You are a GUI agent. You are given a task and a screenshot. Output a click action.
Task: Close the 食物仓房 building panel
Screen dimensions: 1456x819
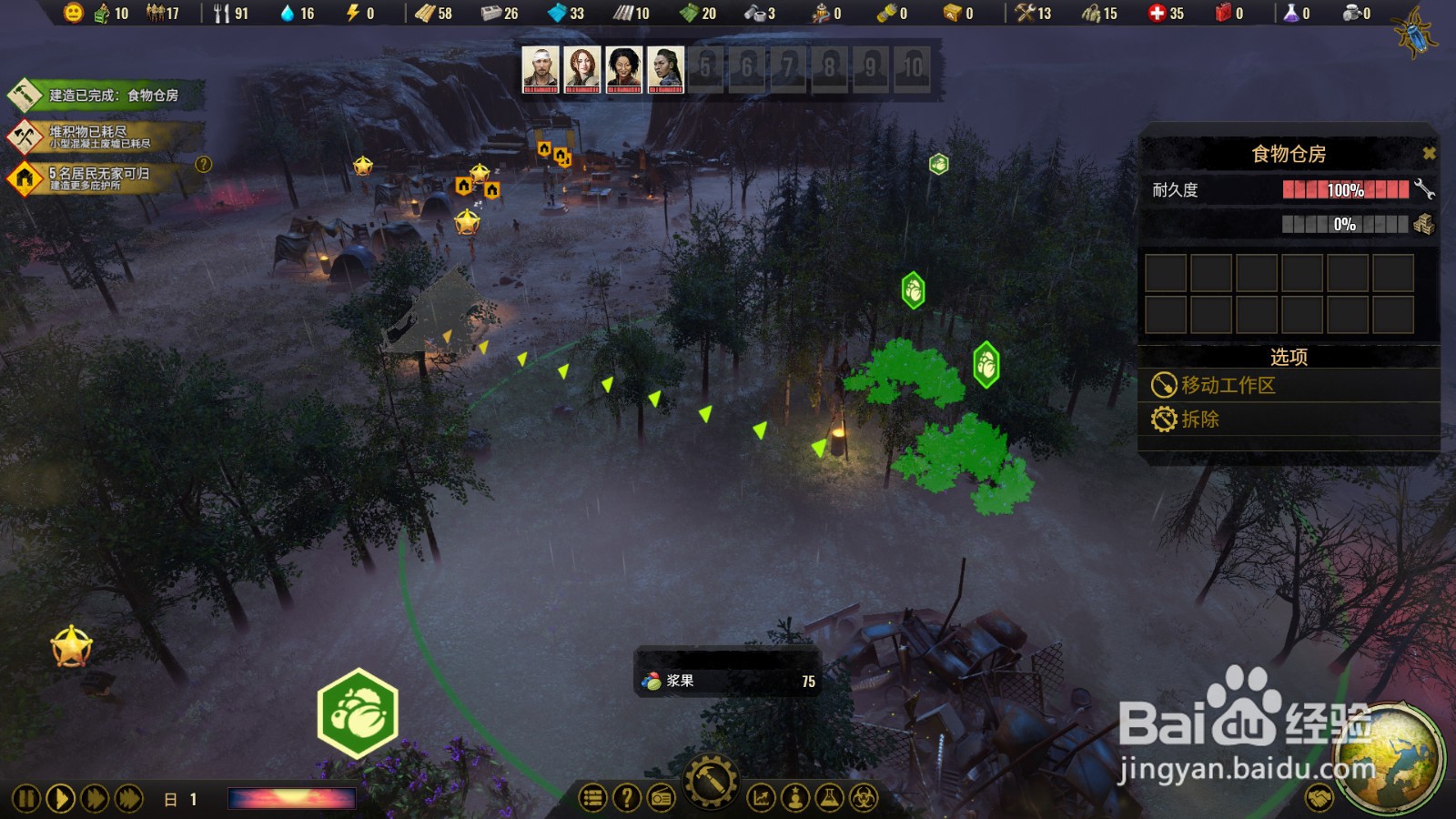click(x=1429, y=154)
